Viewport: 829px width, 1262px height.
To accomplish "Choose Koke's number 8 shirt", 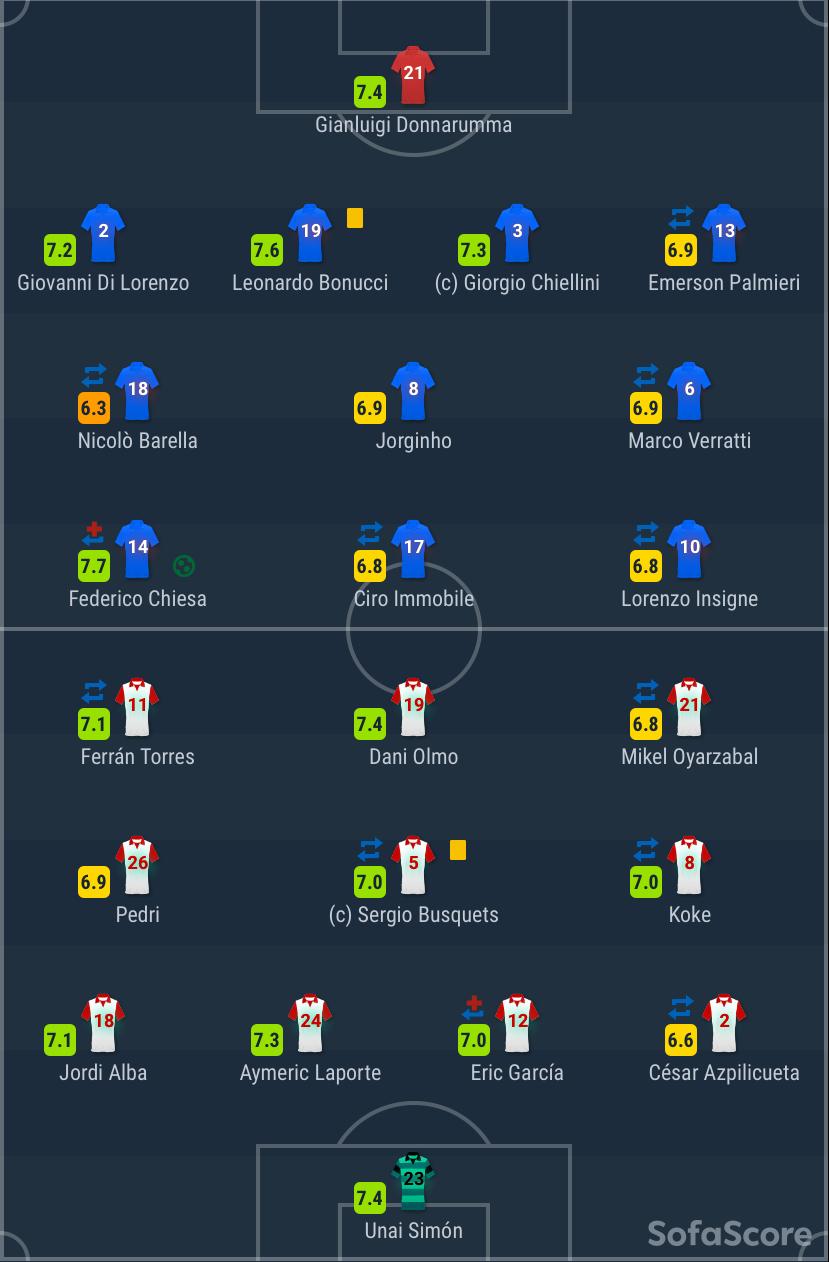I will coord(690,865).
